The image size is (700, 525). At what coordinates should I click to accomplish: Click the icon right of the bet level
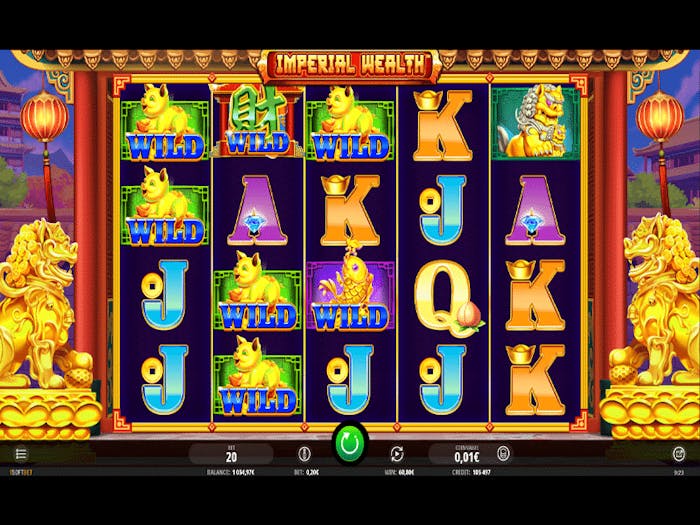point(304,454)
